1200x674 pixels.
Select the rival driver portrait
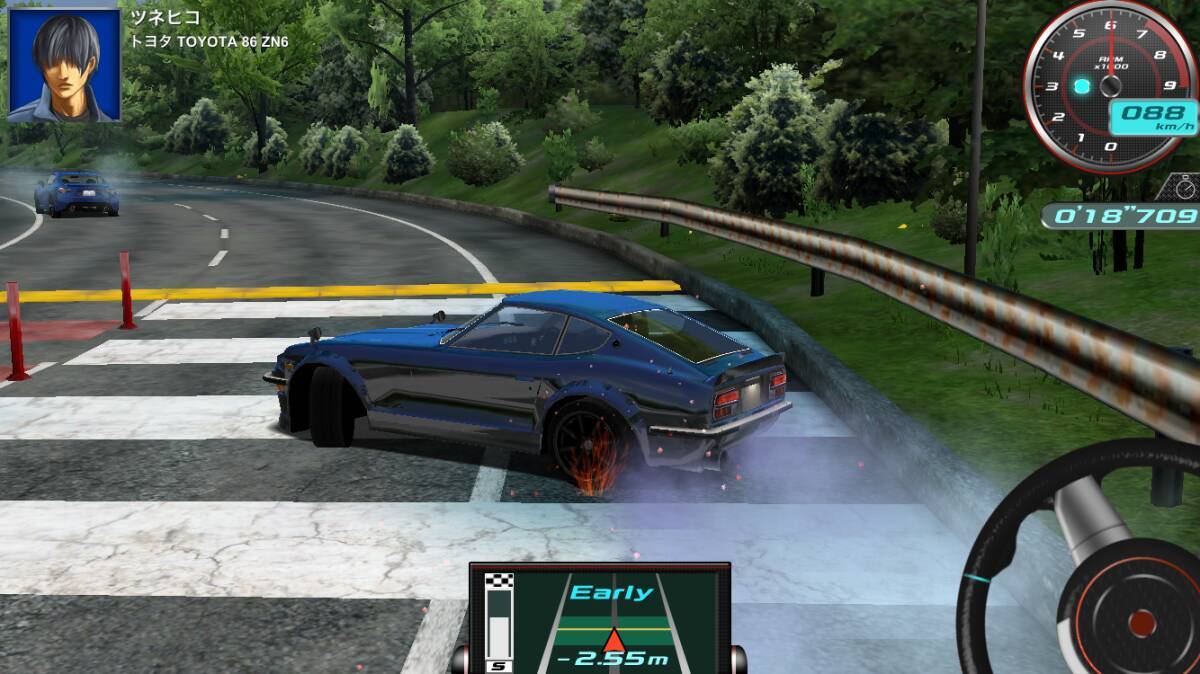(65, 65)
